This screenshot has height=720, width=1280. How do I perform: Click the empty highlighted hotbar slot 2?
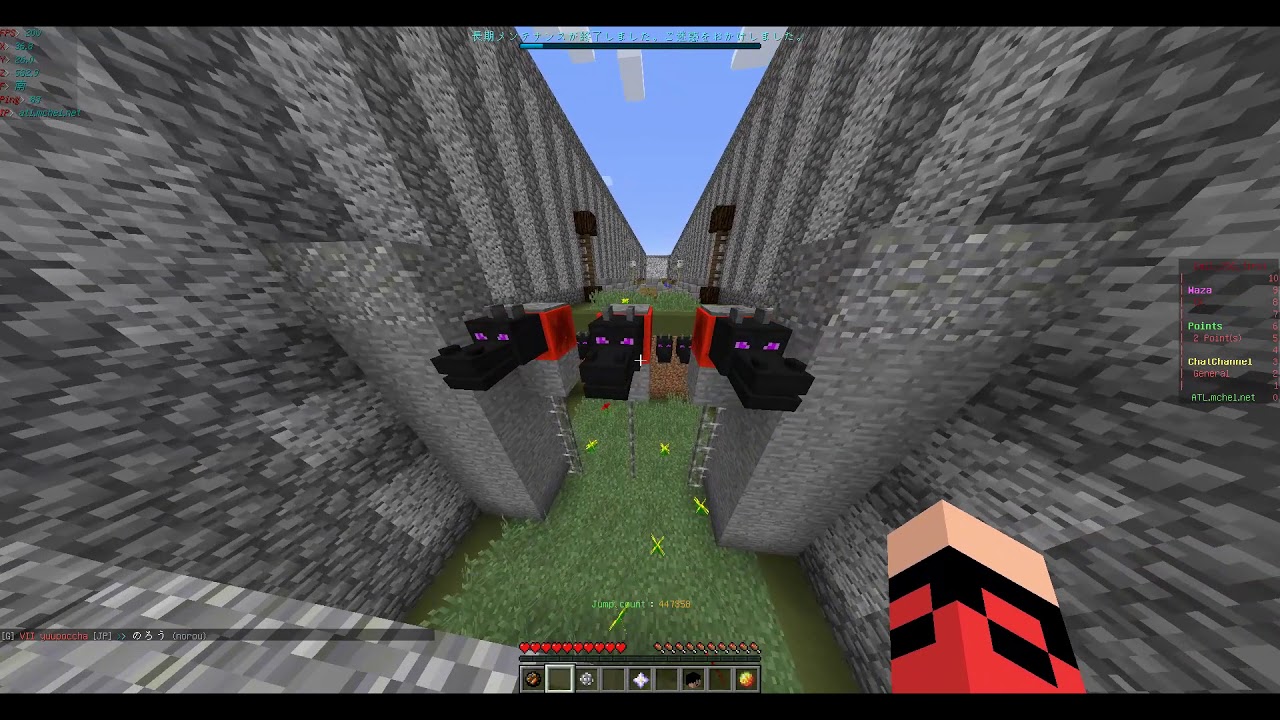[559, 679]
